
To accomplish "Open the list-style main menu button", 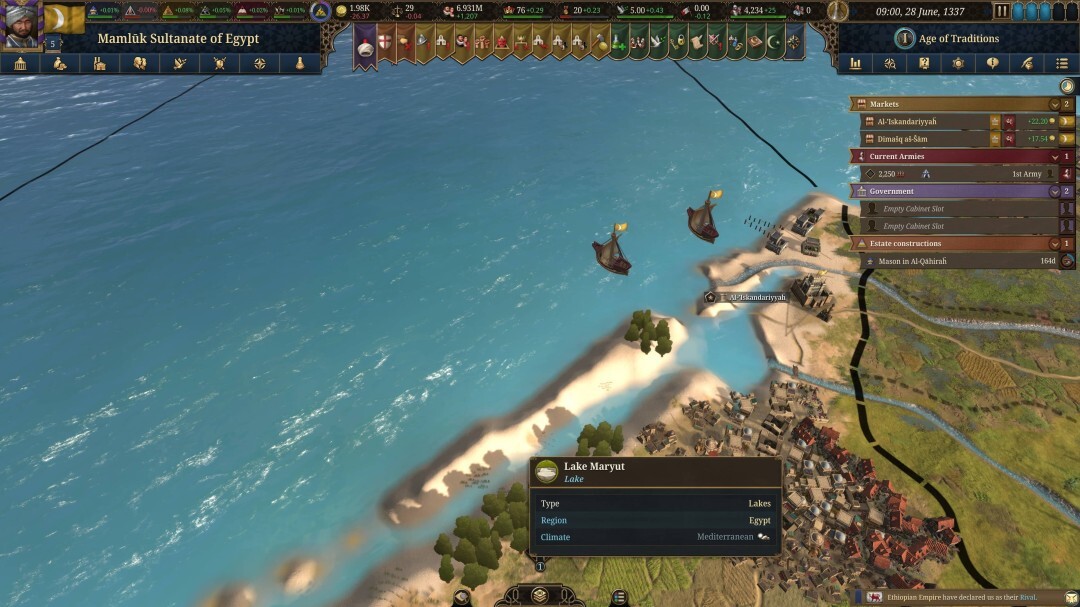I will coord(1062,63).
